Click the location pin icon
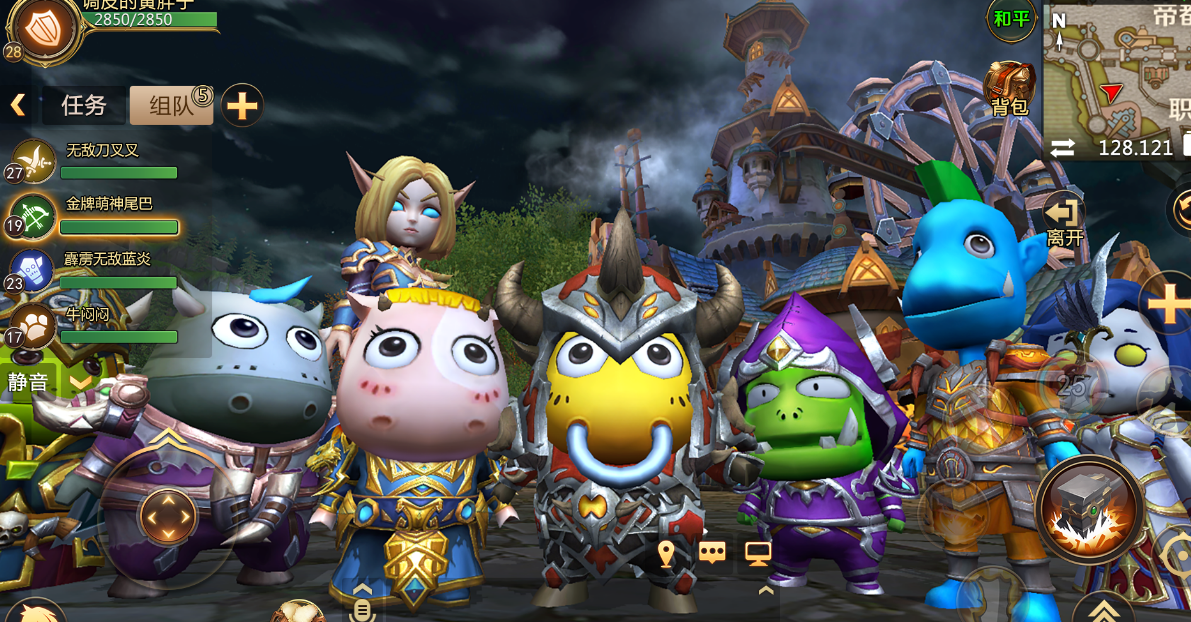Screen dimensions: 1191x622 coord(667,553)
